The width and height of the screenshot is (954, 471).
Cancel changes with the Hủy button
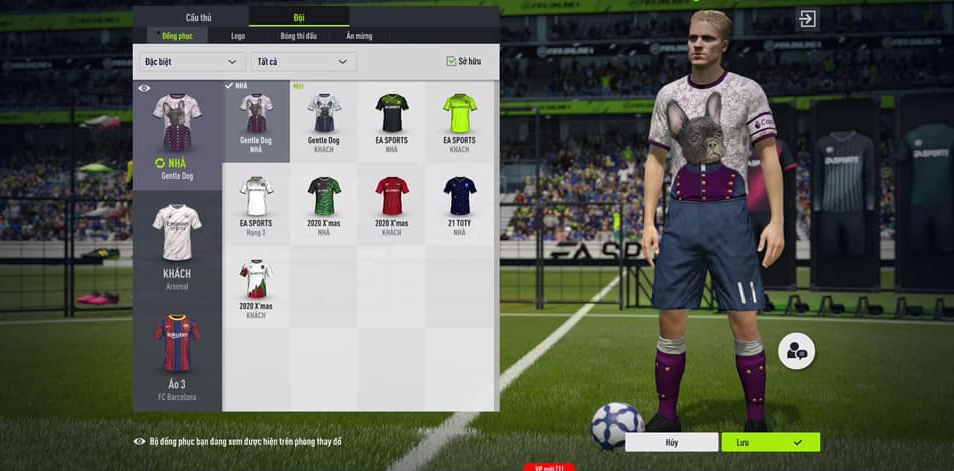[x=671, y=442]
